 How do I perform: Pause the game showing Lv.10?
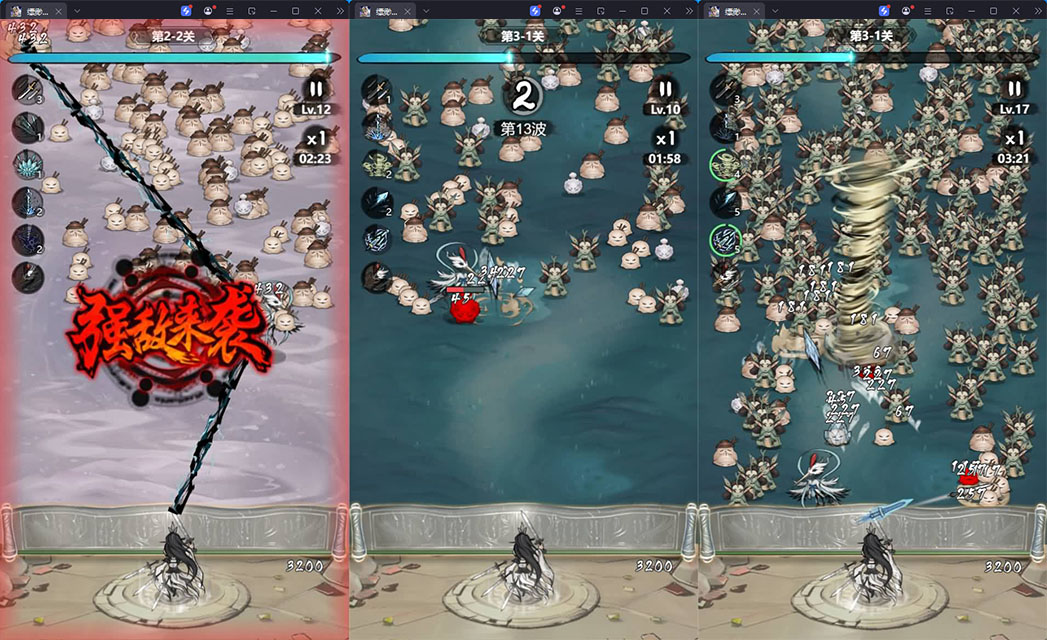coord(665,89)
